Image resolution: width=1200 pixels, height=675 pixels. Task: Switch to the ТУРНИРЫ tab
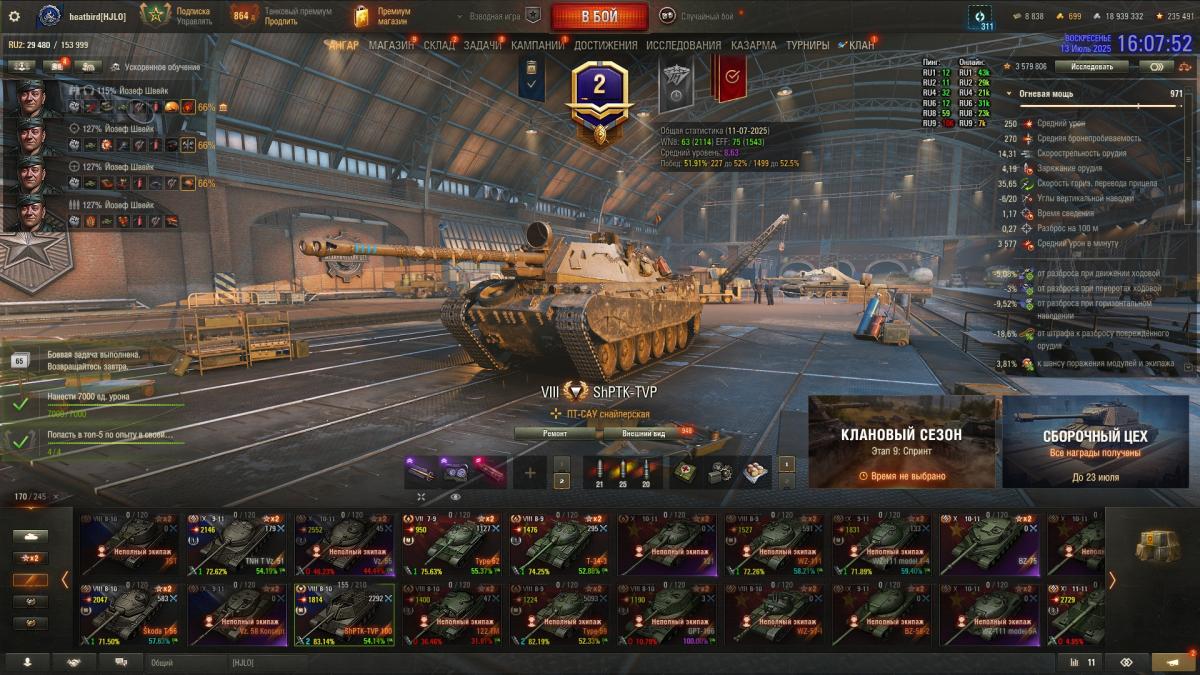click(x=807, y=45)
